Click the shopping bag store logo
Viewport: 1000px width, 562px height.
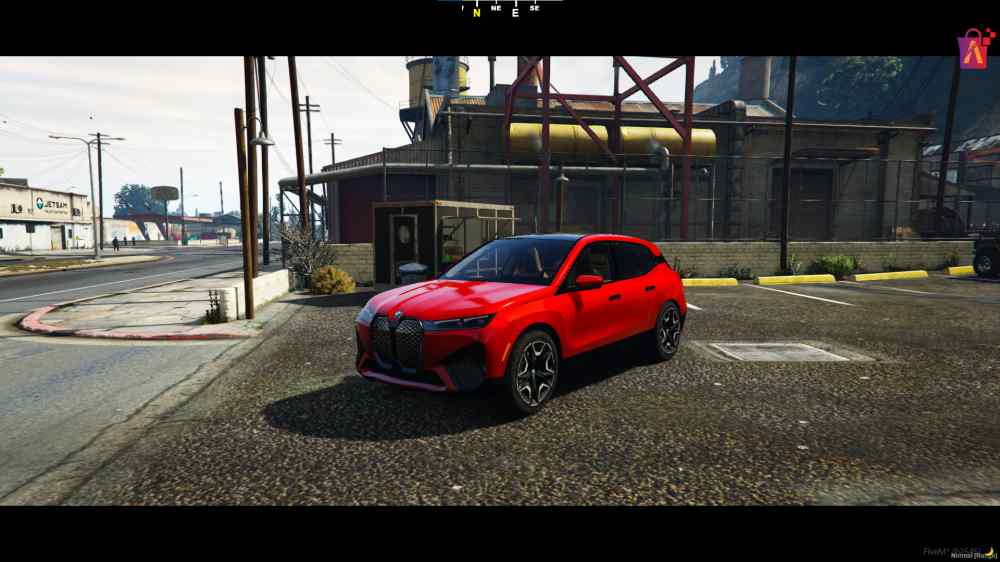pos(974,48)
